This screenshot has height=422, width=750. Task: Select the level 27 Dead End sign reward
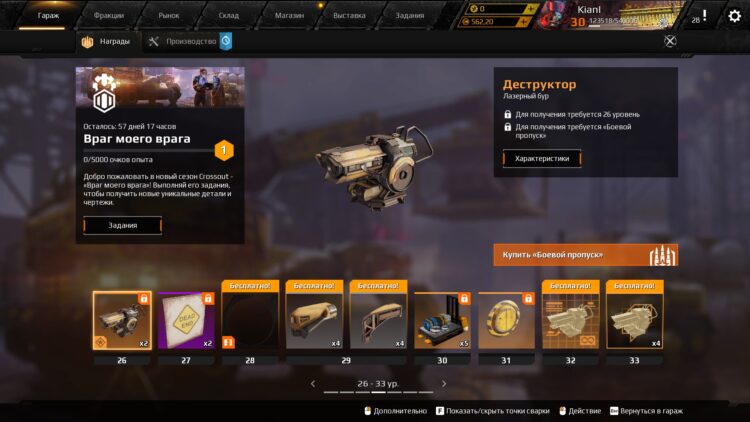point(186,321)
